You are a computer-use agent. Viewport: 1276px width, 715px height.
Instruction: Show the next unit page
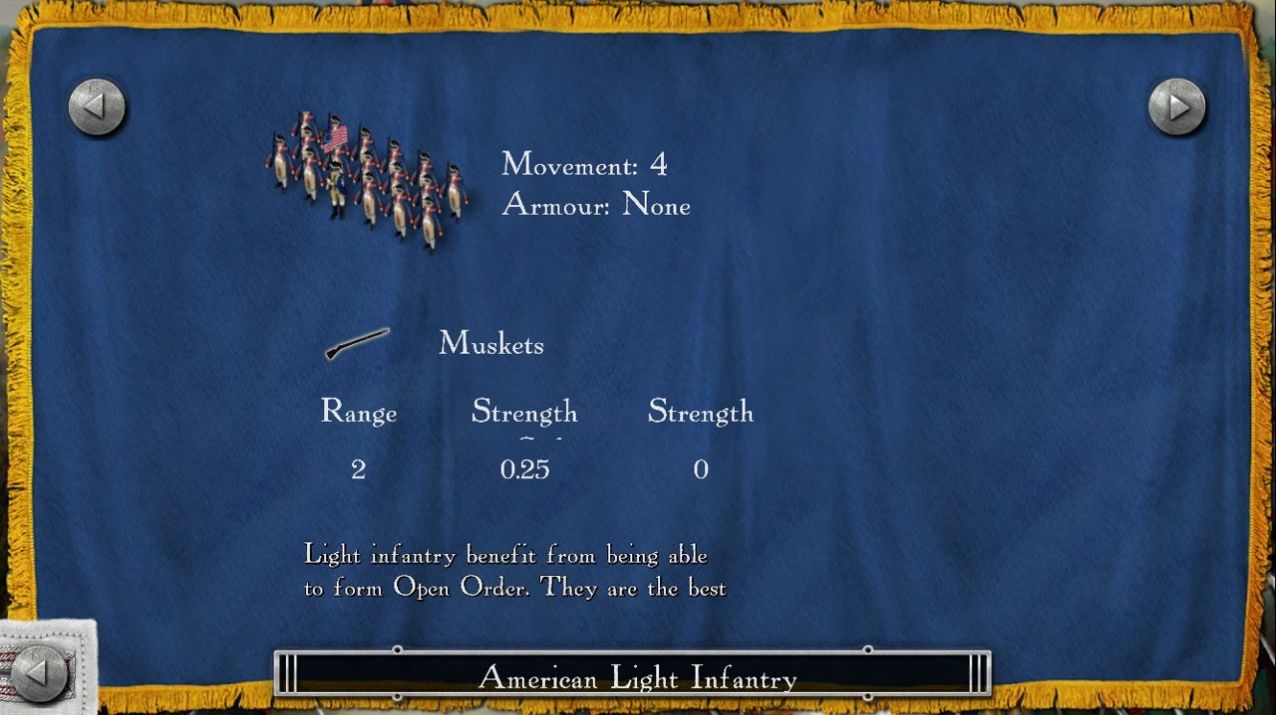click(x=1177, y=107)
